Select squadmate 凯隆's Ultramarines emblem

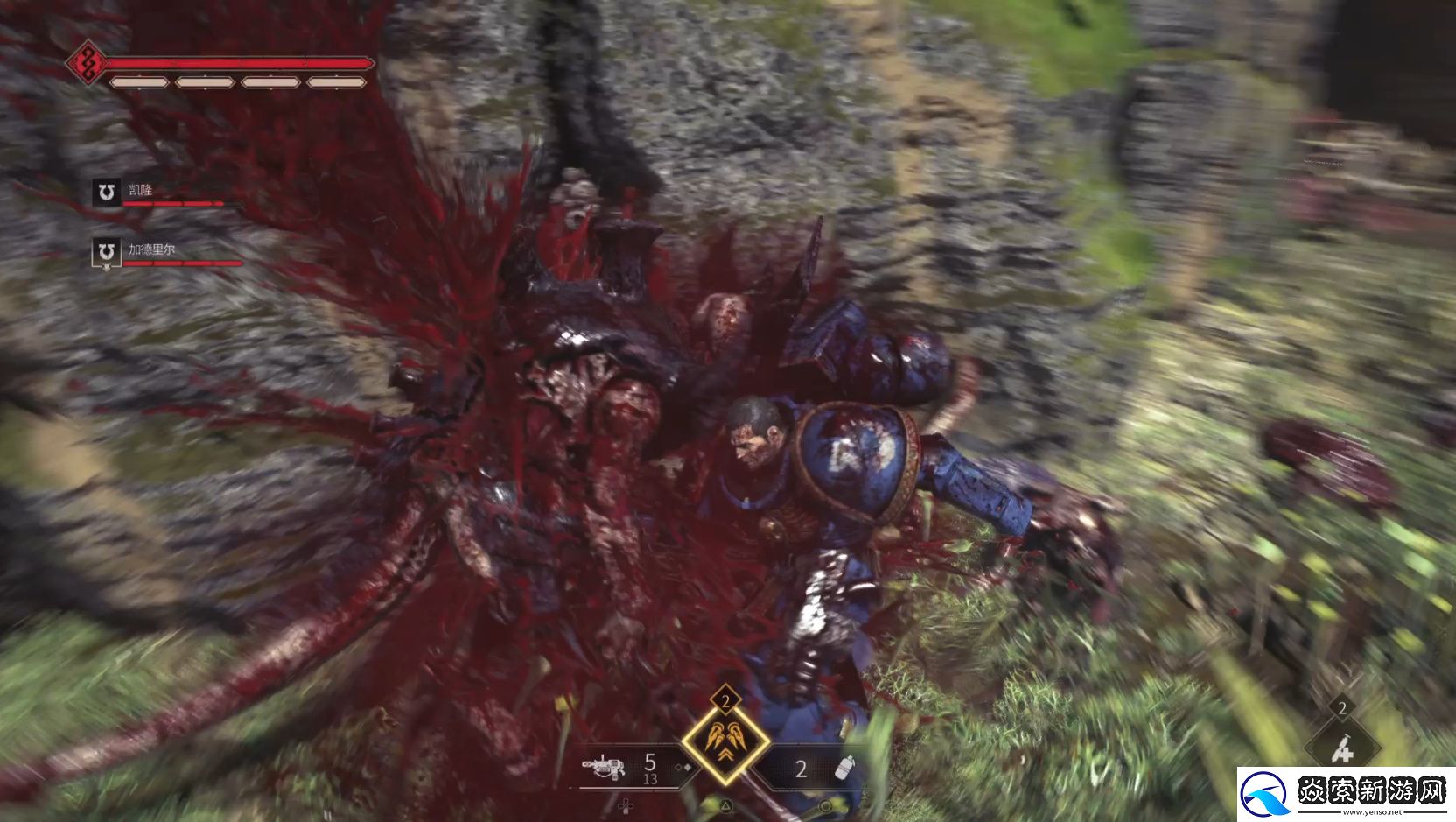click(x=106, y=192)
